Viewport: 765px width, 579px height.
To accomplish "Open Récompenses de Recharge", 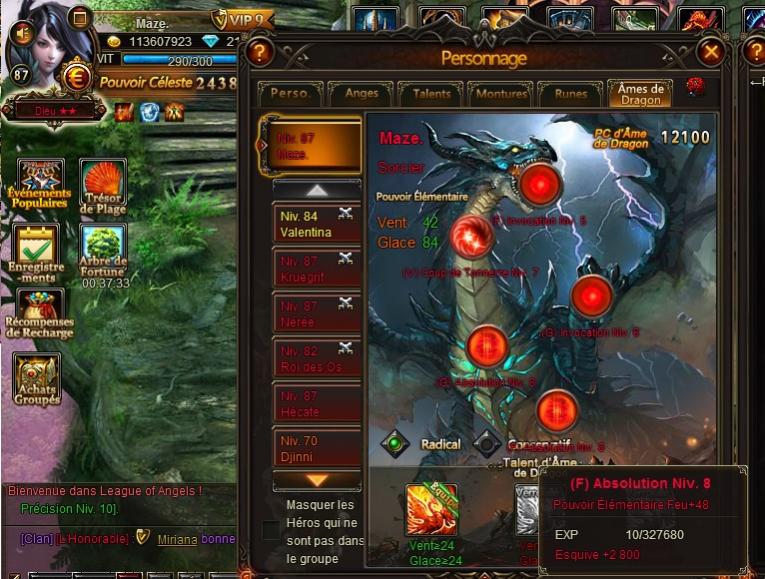I will pyautogui.click(x=39, y=313).
